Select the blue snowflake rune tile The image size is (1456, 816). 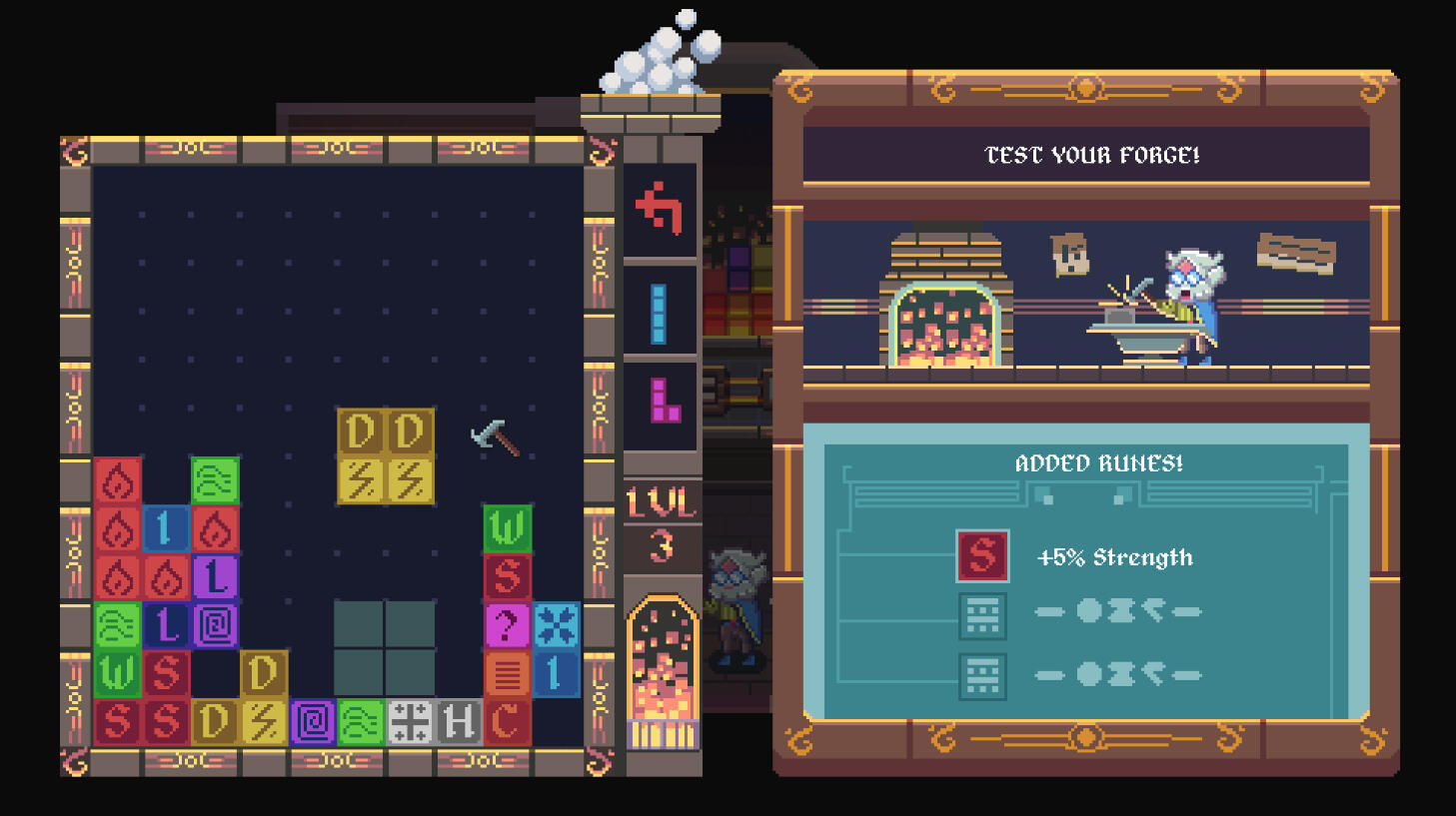[x=556, y=625]
